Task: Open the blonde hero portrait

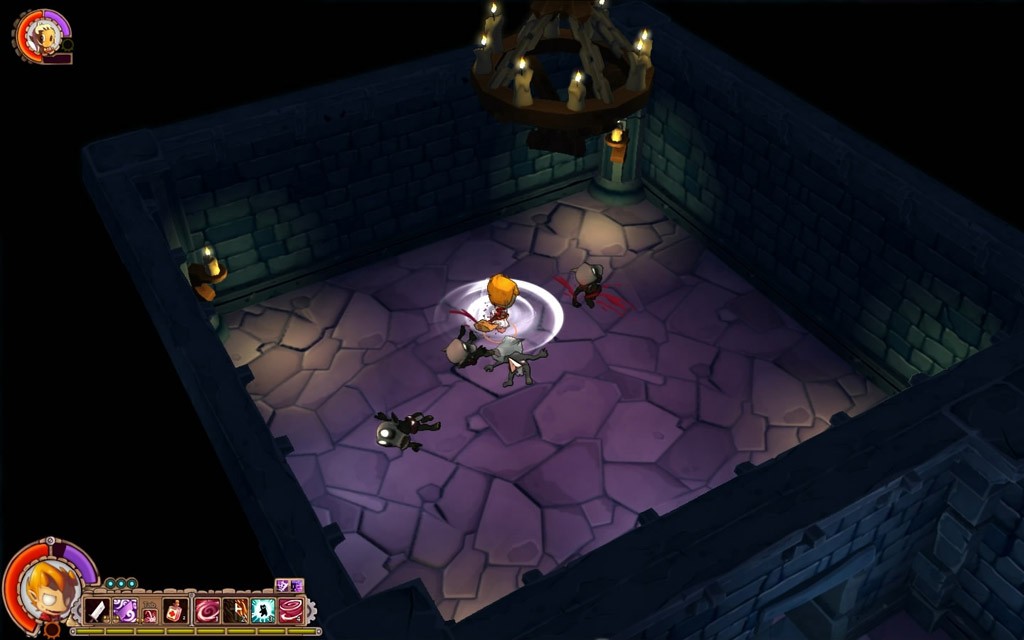Action: tap(47, 588)
